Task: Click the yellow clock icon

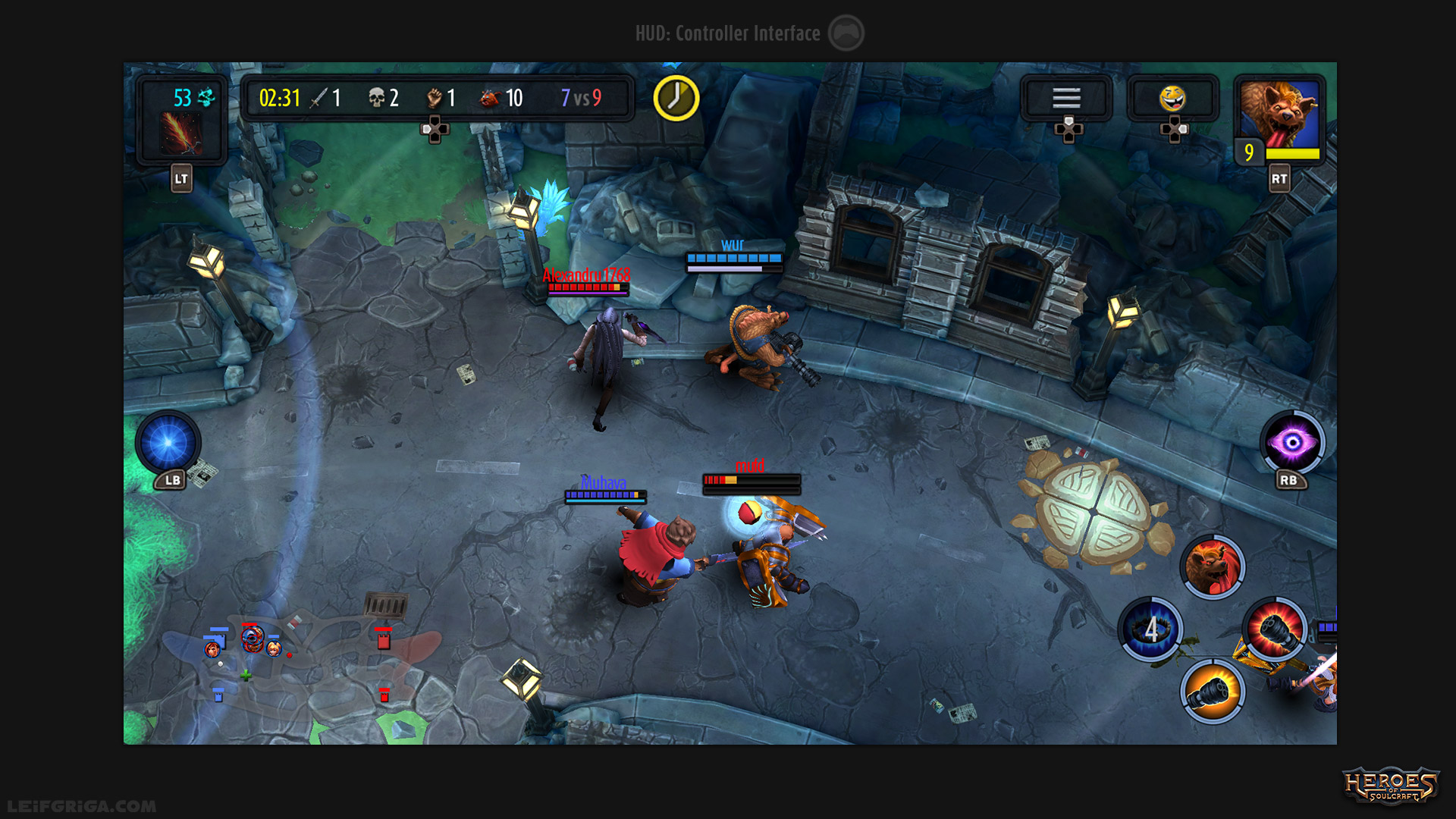Action: click(x=676, y=98)
